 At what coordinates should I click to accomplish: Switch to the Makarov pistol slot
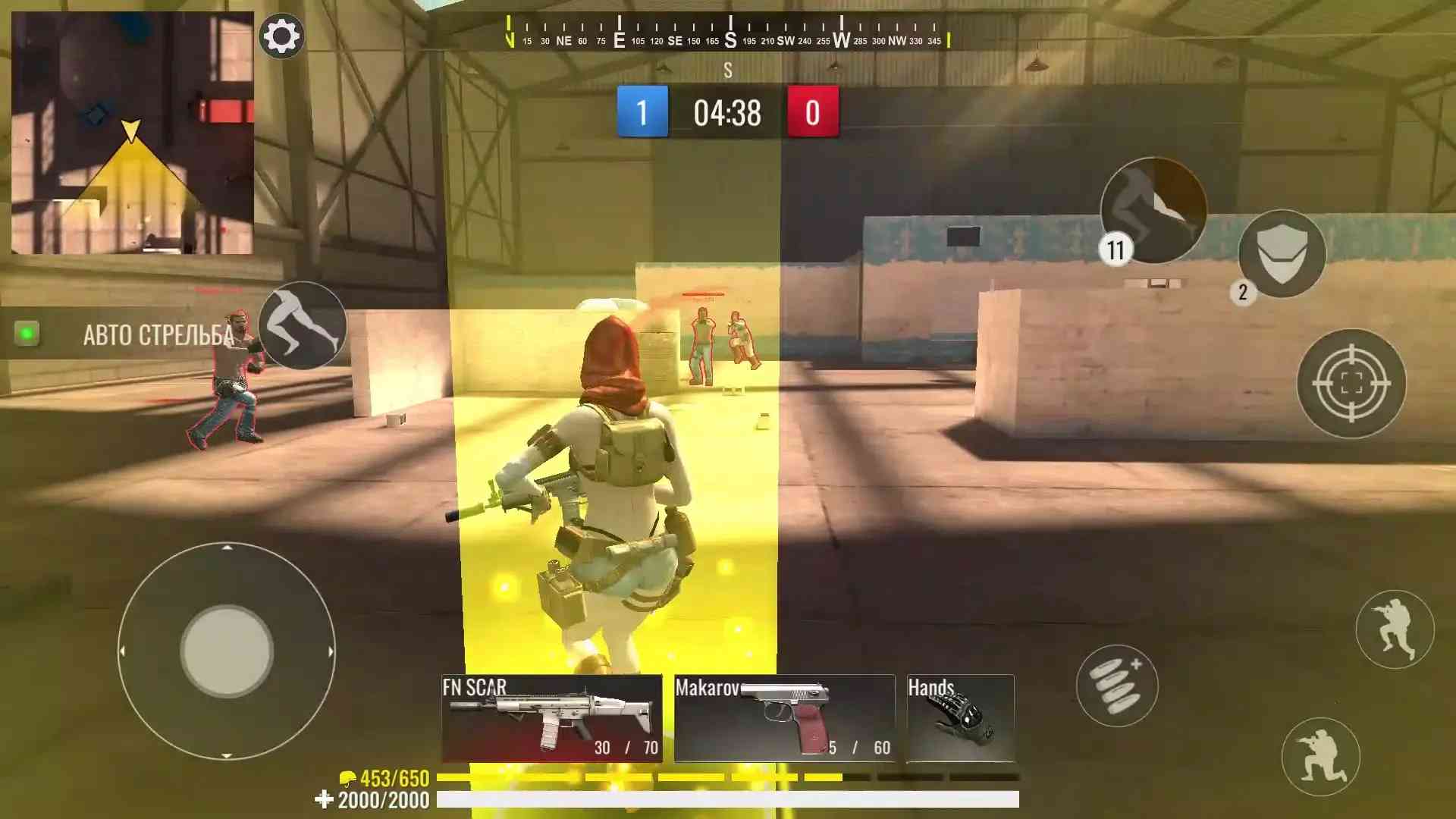click(784, 718)
